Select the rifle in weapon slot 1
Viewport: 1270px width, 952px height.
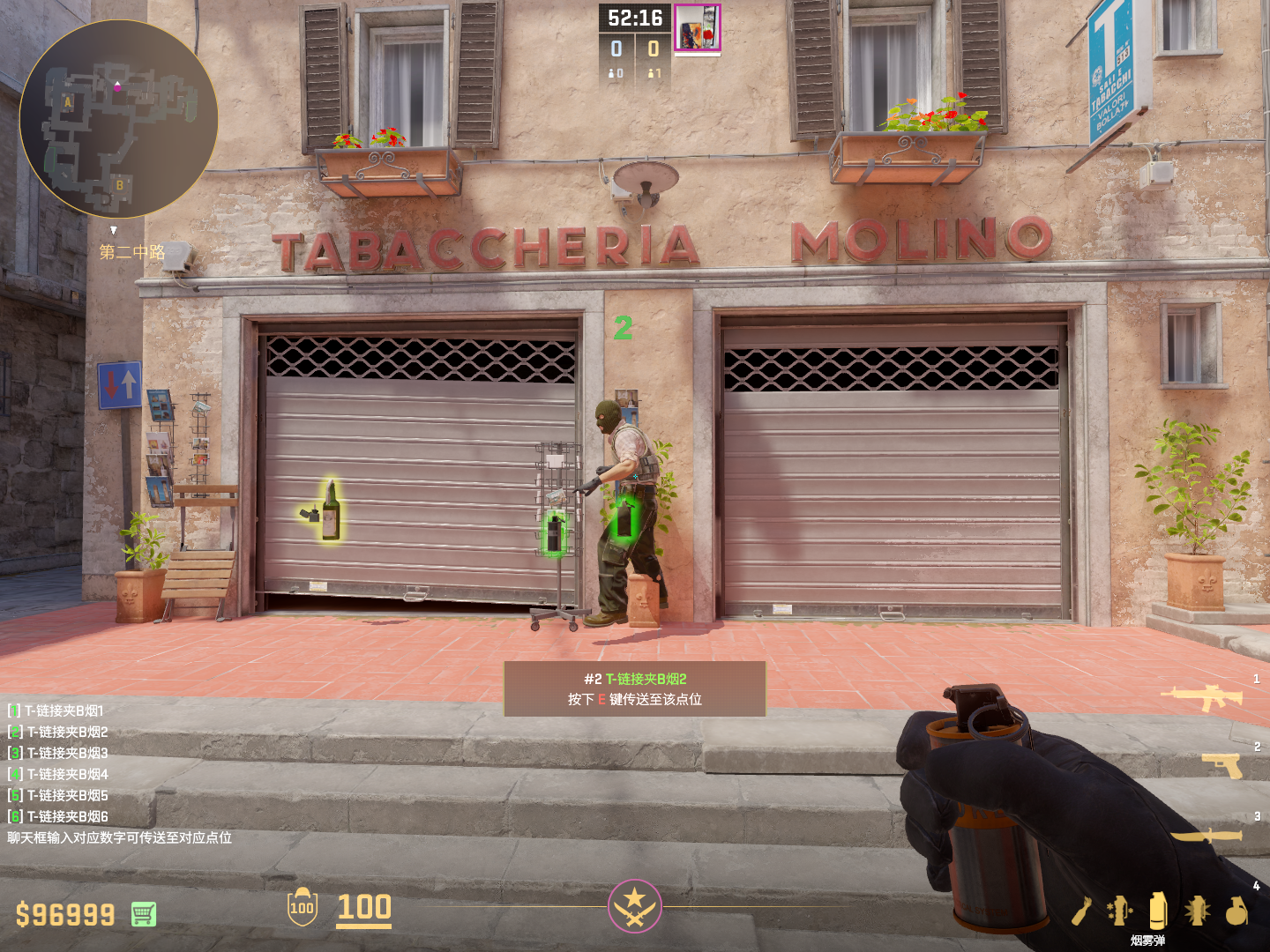point(1202,697)
